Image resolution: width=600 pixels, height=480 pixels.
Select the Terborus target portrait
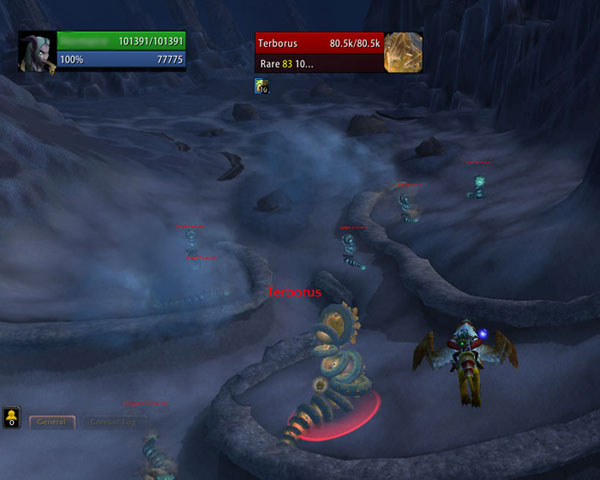click(x=403, y=52)
